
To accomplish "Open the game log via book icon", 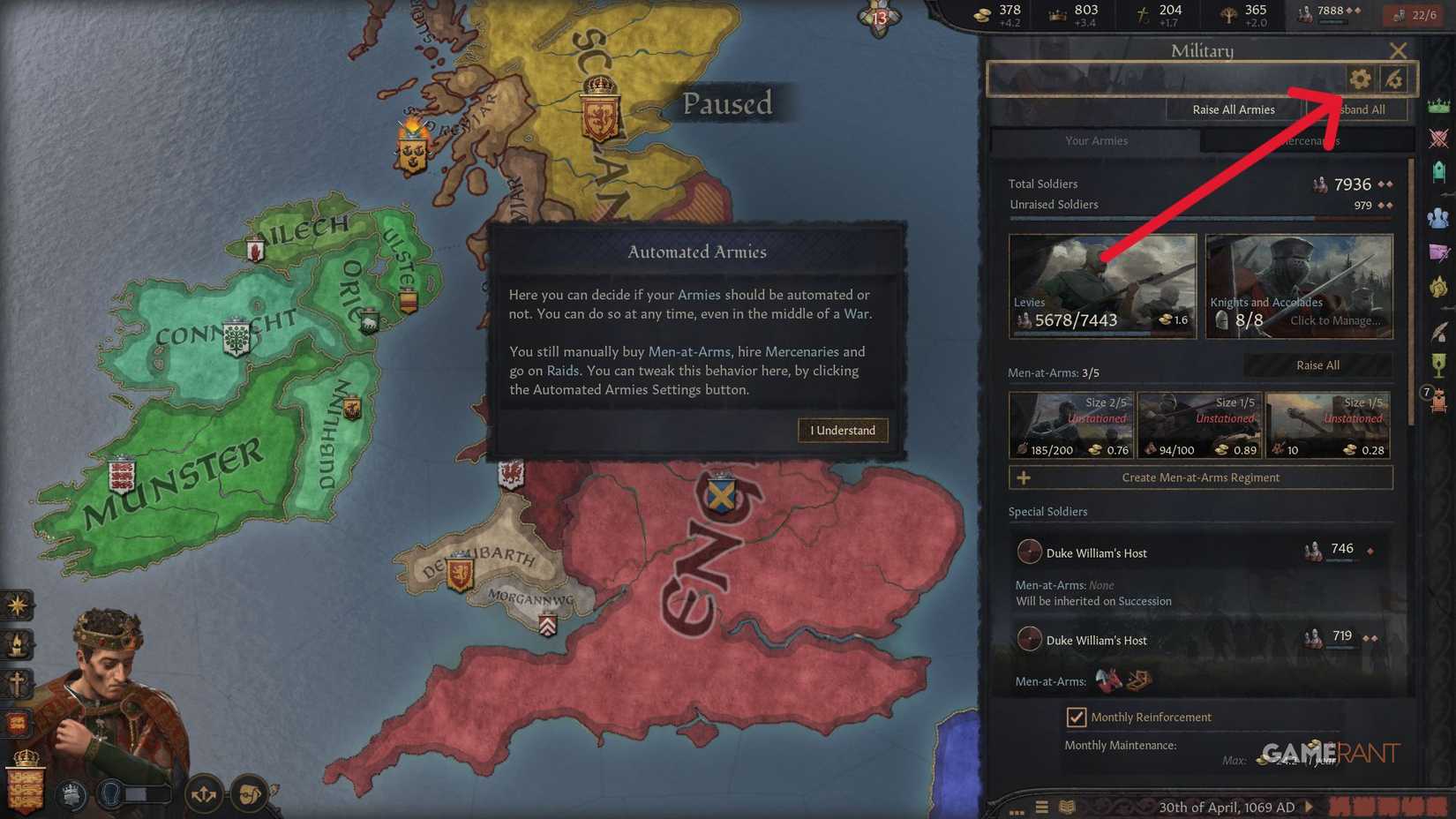I will pyautogui.click(x=1065, y=807).
